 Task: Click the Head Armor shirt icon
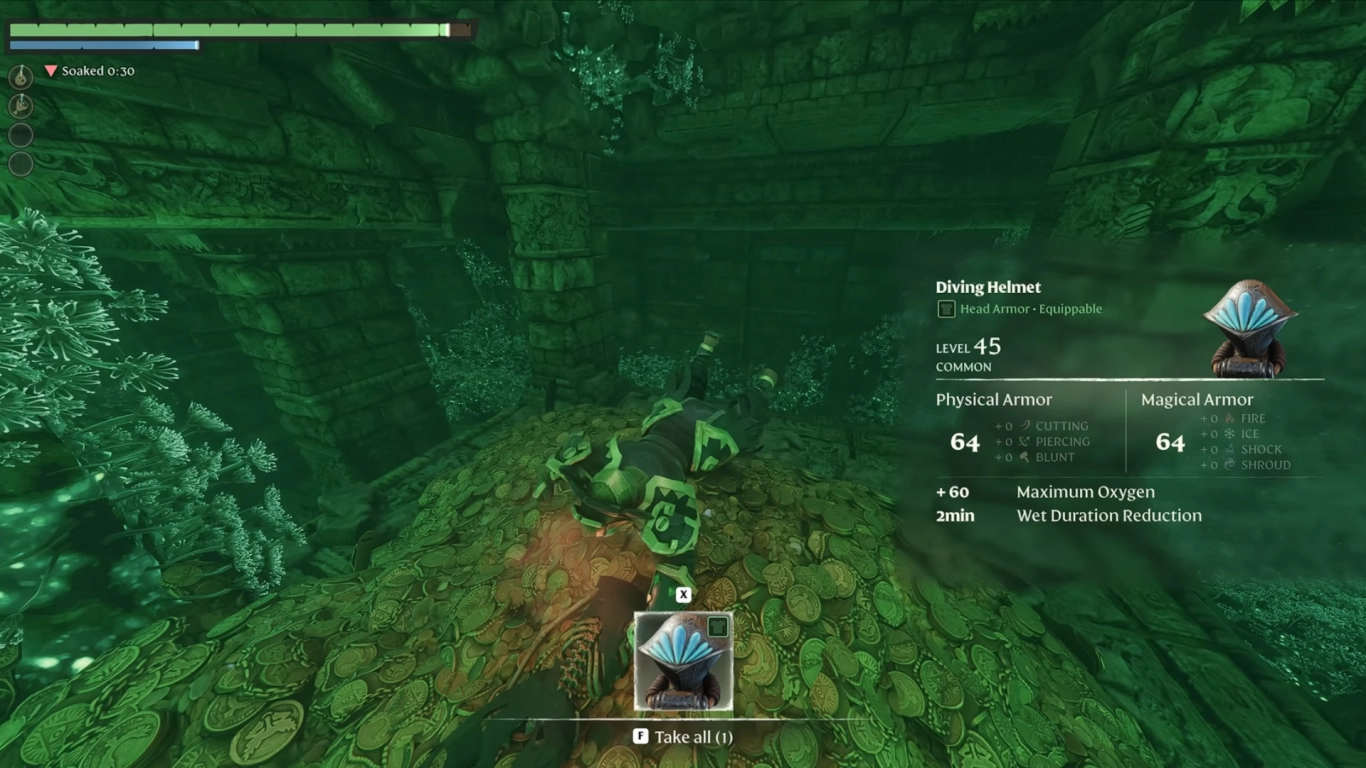coord(946,309)
